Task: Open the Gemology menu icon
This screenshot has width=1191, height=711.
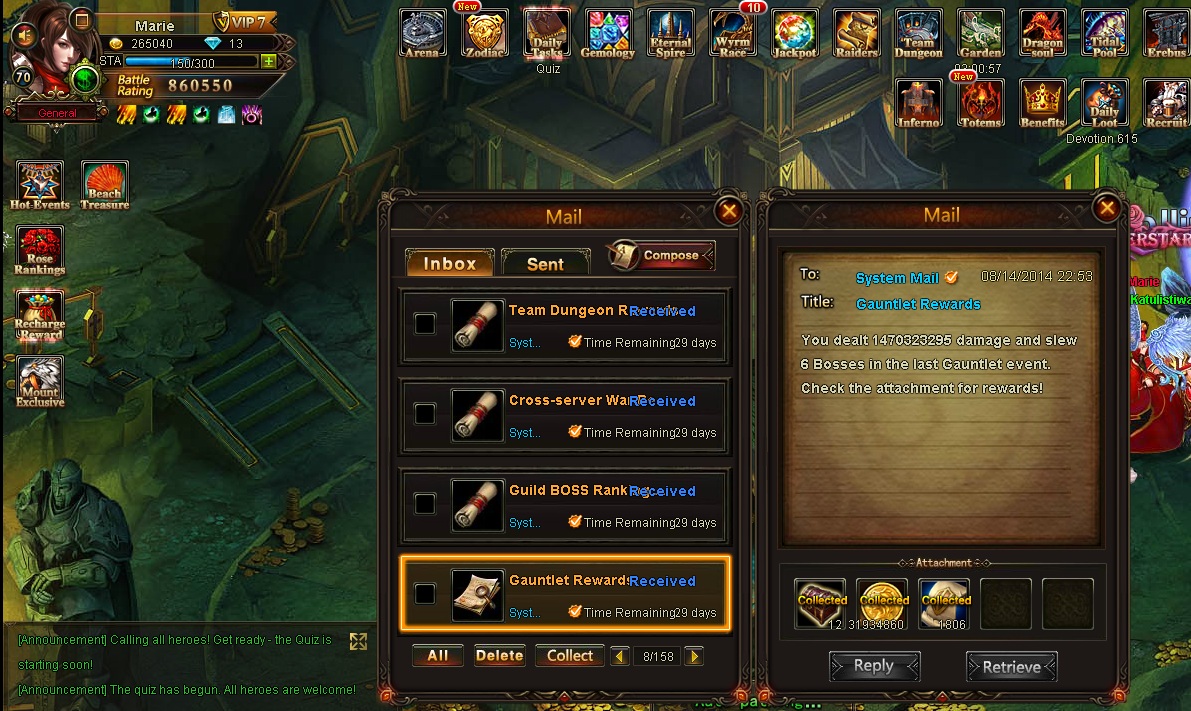Action: coord(608,34)
